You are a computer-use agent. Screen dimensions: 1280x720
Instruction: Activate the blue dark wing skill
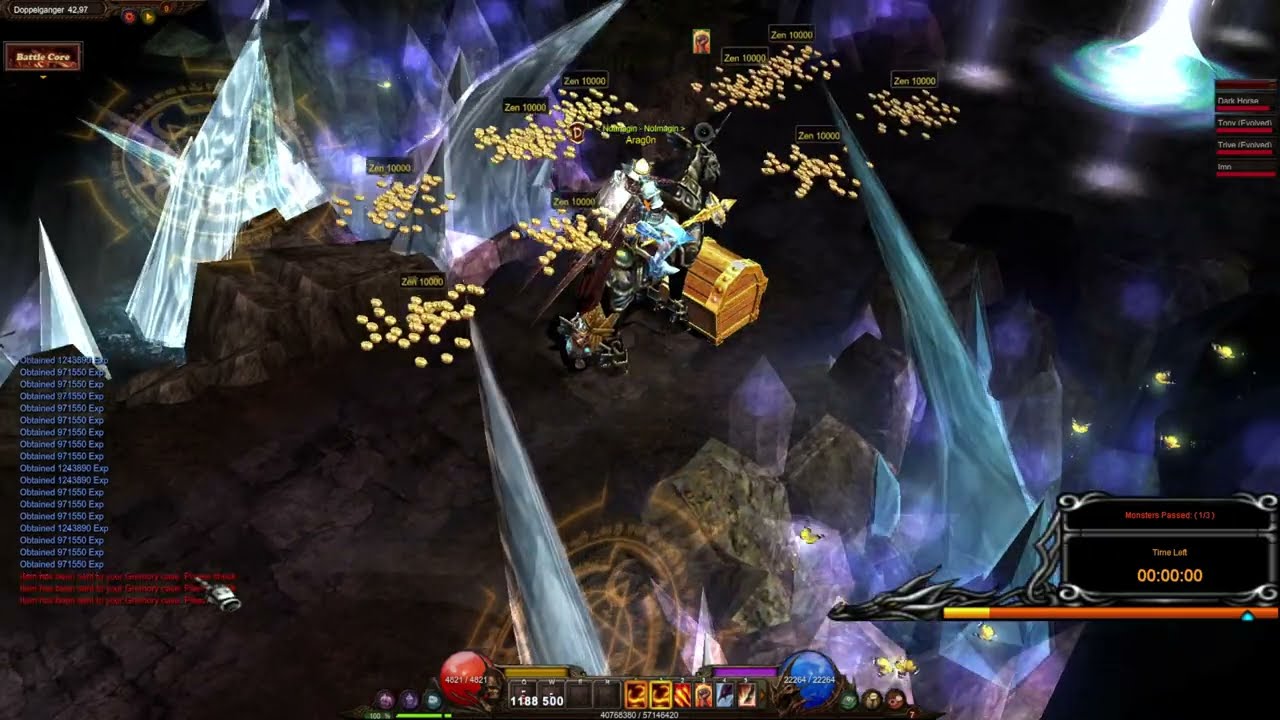tap(725, 695)
